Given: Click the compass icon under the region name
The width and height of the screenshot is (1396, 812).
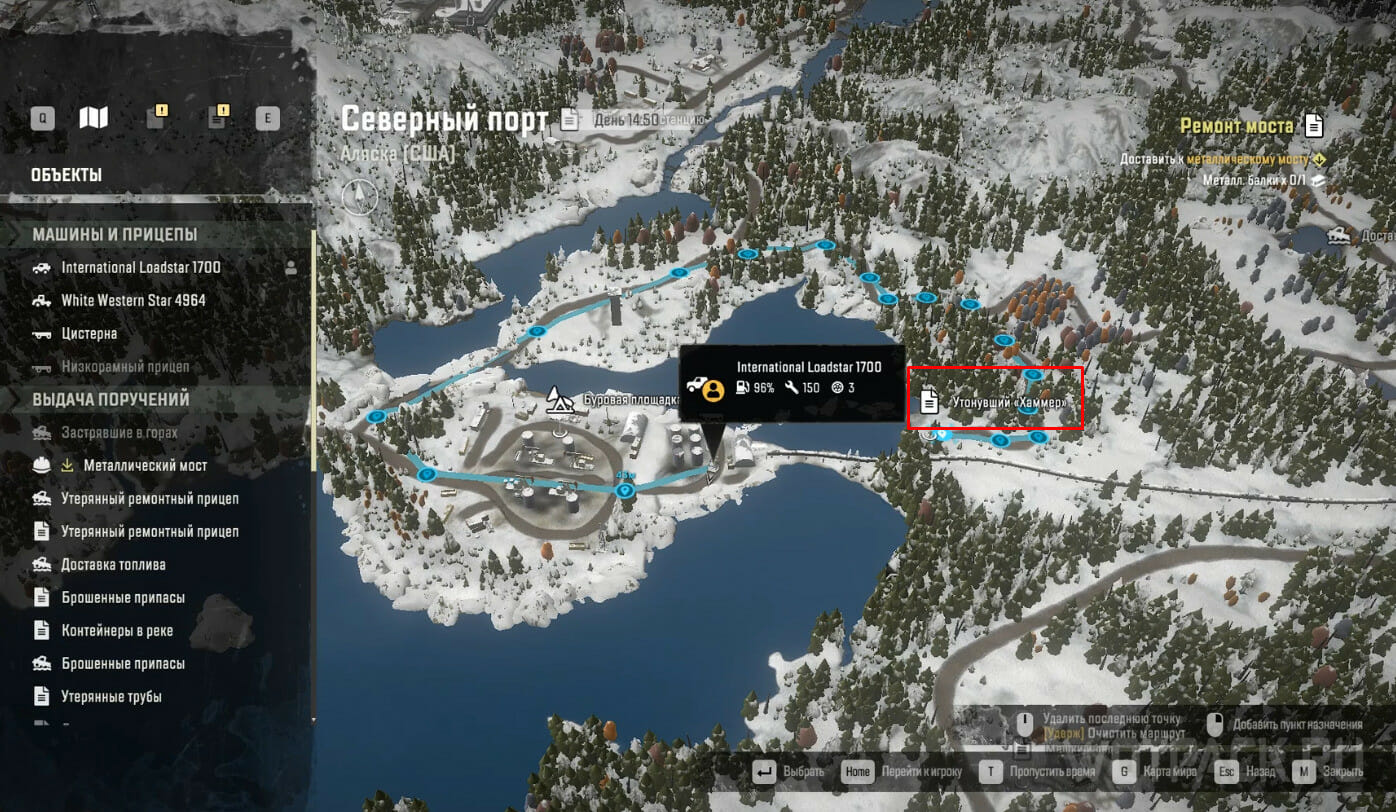Looking at the screenshot, I should tap(359, 196).
